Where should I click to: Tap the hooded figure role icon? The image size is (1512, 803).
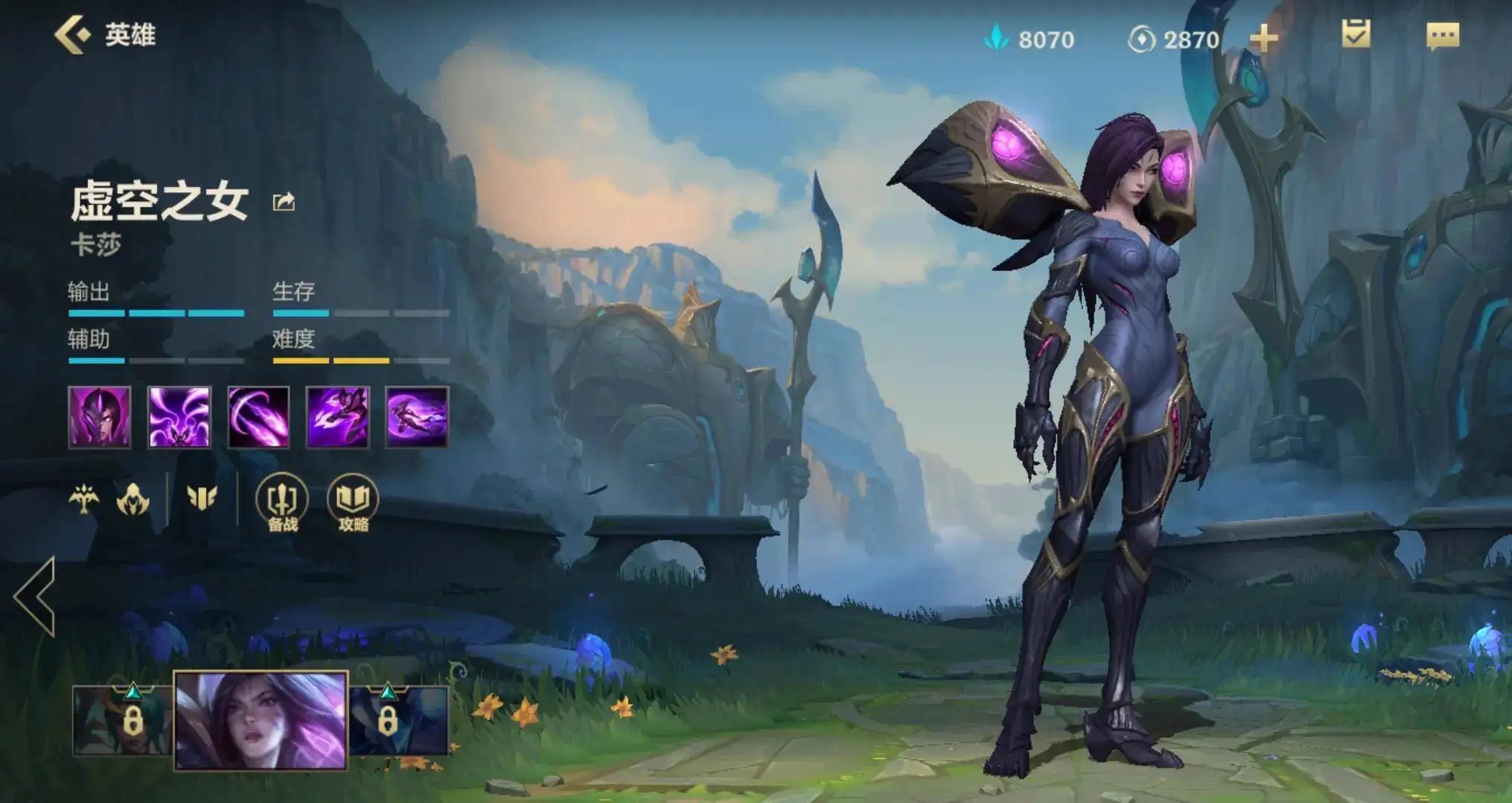point(133,499)
